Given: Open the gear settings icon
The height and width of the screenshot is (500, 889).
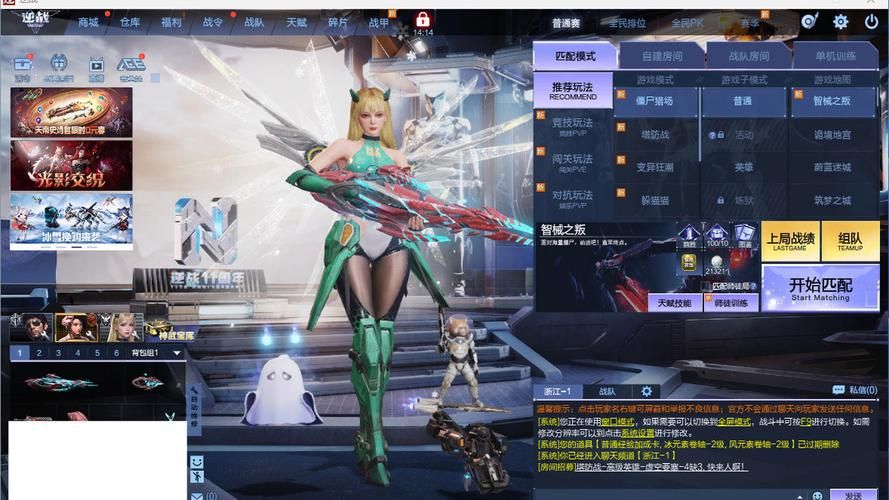Looking at the screenshot, I should pyautogui.click(x=841, y=22).
